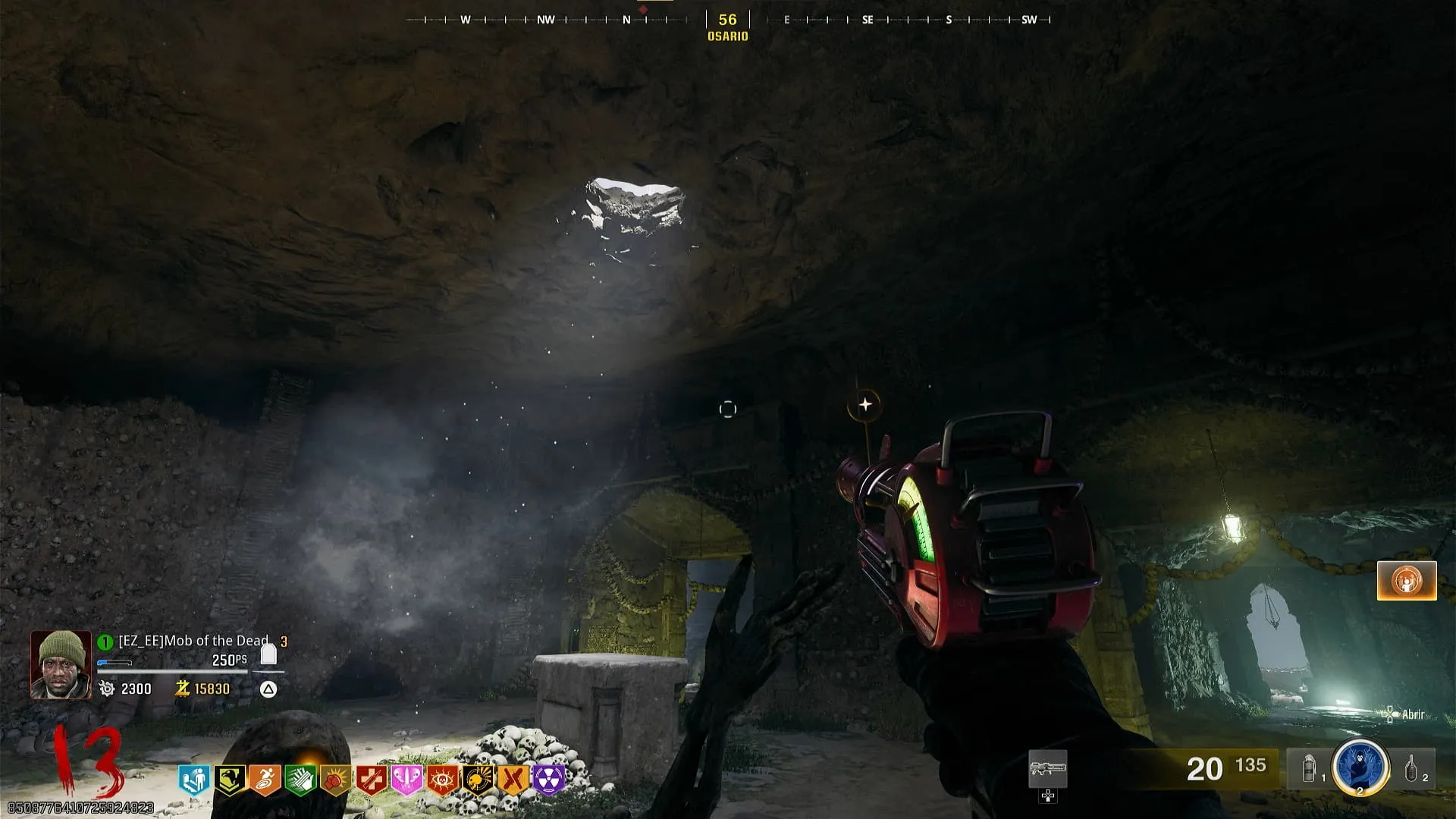
Task: Click the salvage gear icon
Action: tap(107, 689)
